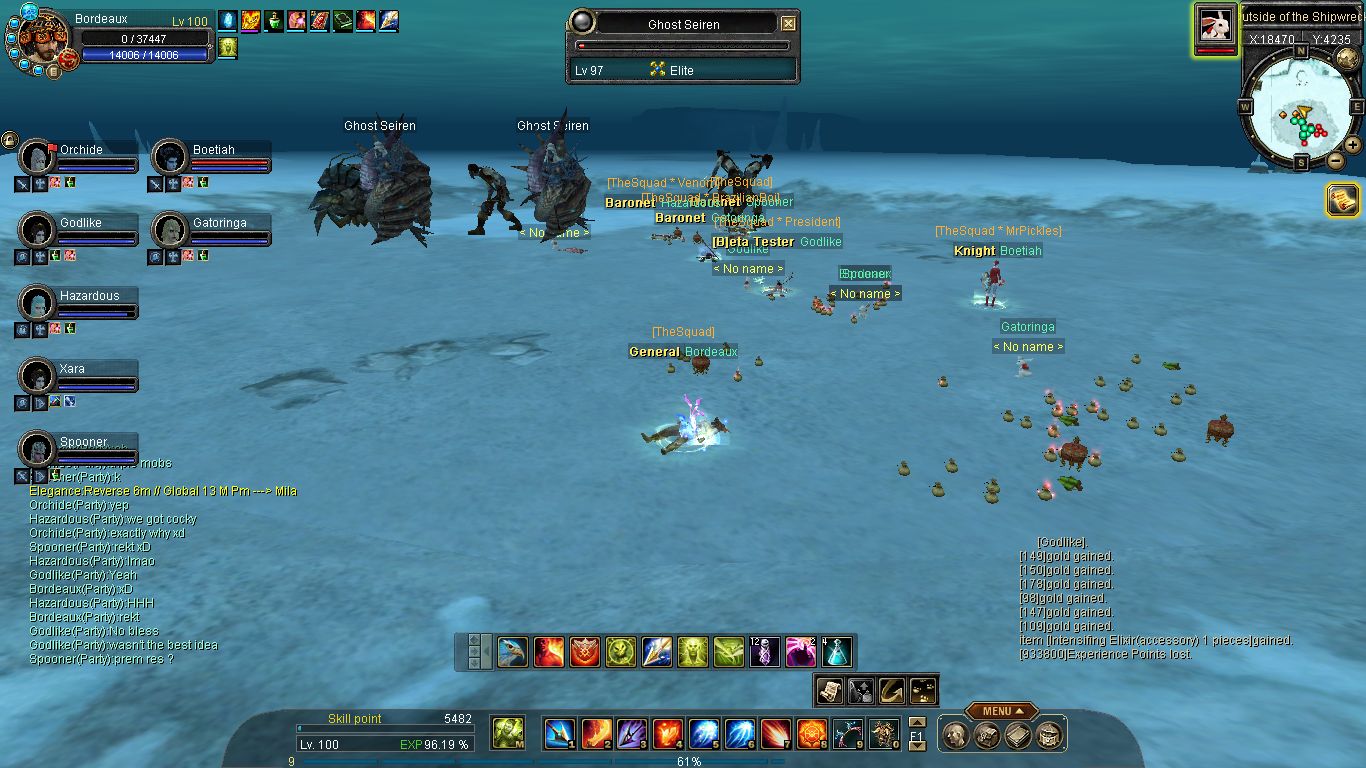Toggle the paw prints action button

point(923,689)
